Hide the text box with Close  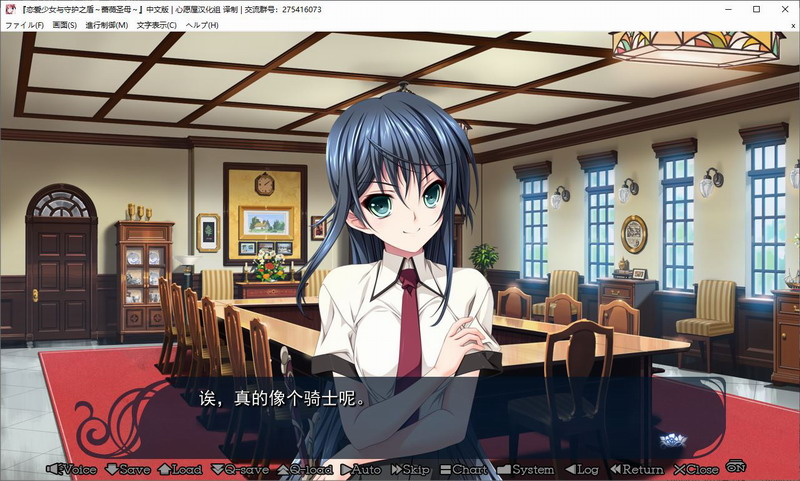(696, 469)
